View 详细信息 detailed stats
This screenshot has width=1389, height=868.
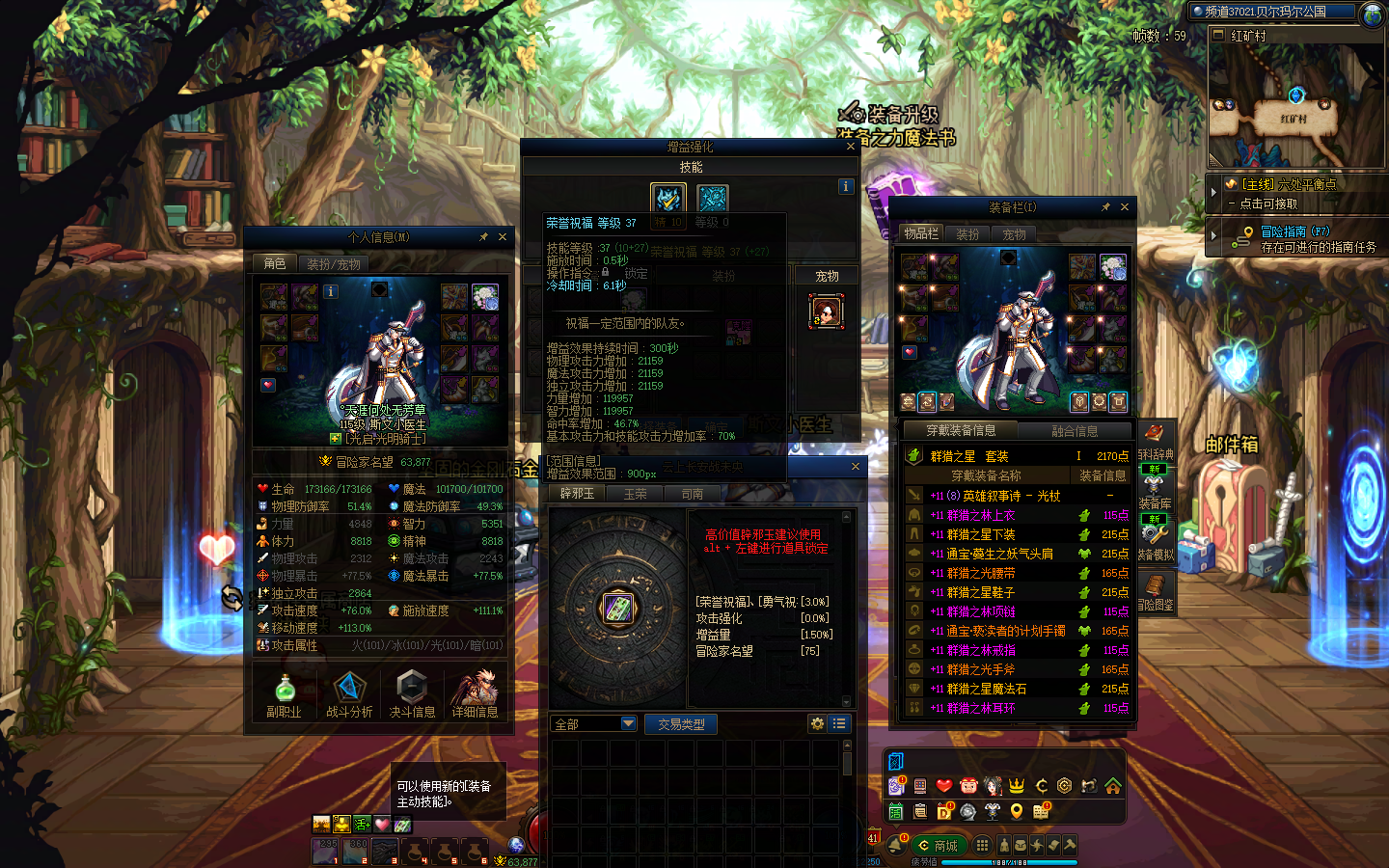click(475, 694)
